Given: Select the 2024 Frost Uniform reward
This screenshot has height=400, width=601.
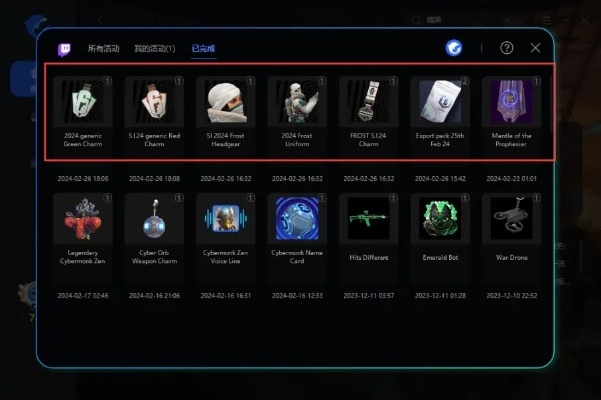Looking at the screenshot, I should pyautogui.click(x=297, y=102).
